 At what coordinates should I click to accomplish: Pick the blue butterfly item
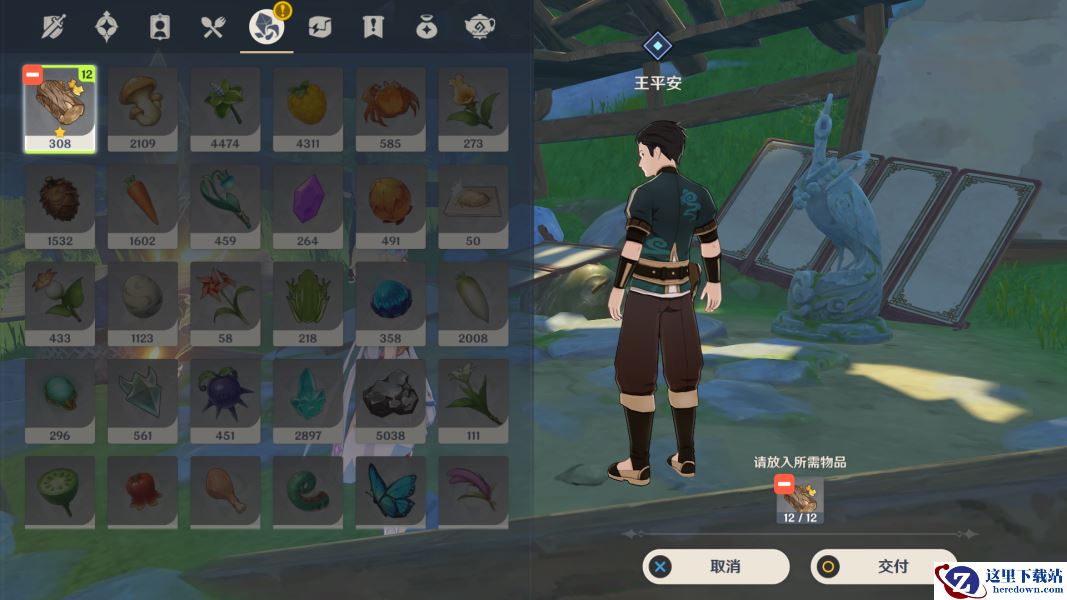coord(390,490)
